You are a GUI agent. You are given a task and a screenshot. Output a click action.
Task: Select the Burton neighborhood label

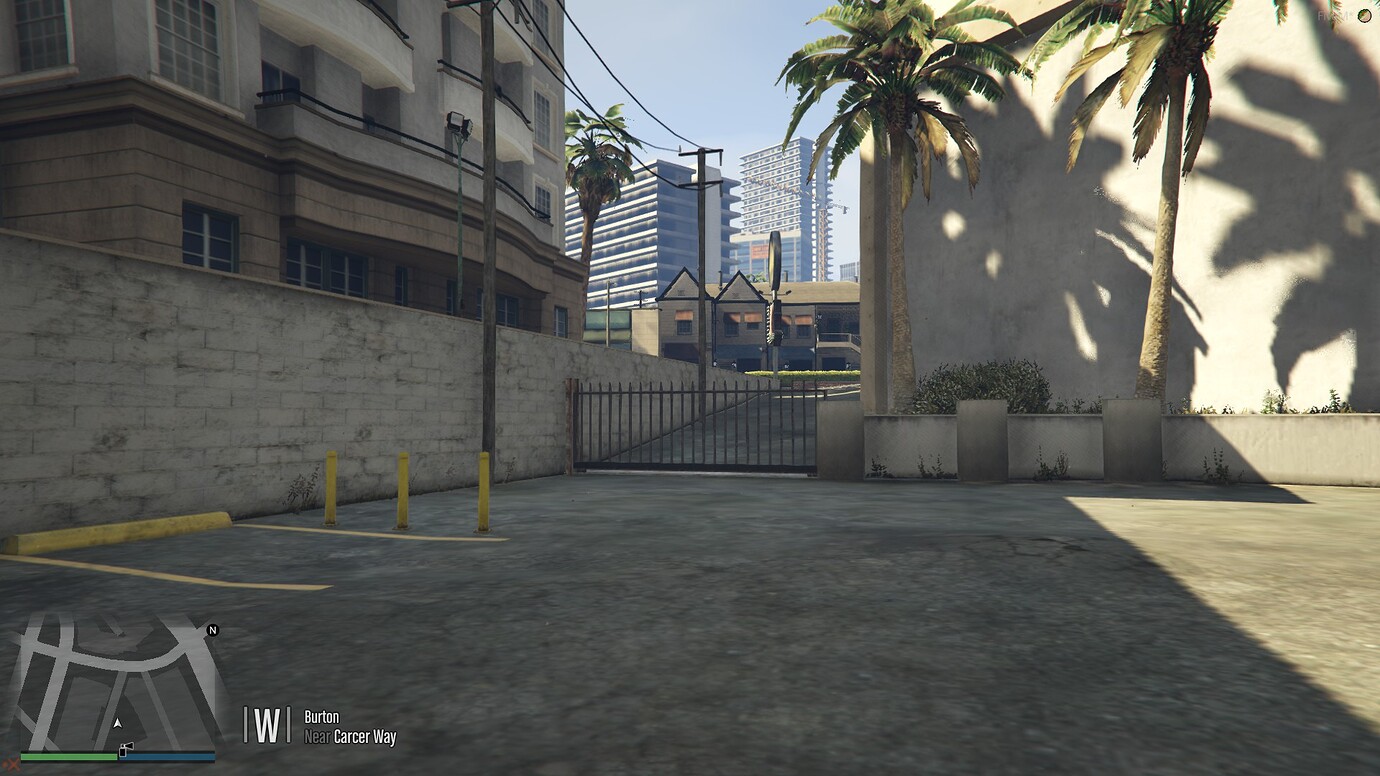(323, 717)
